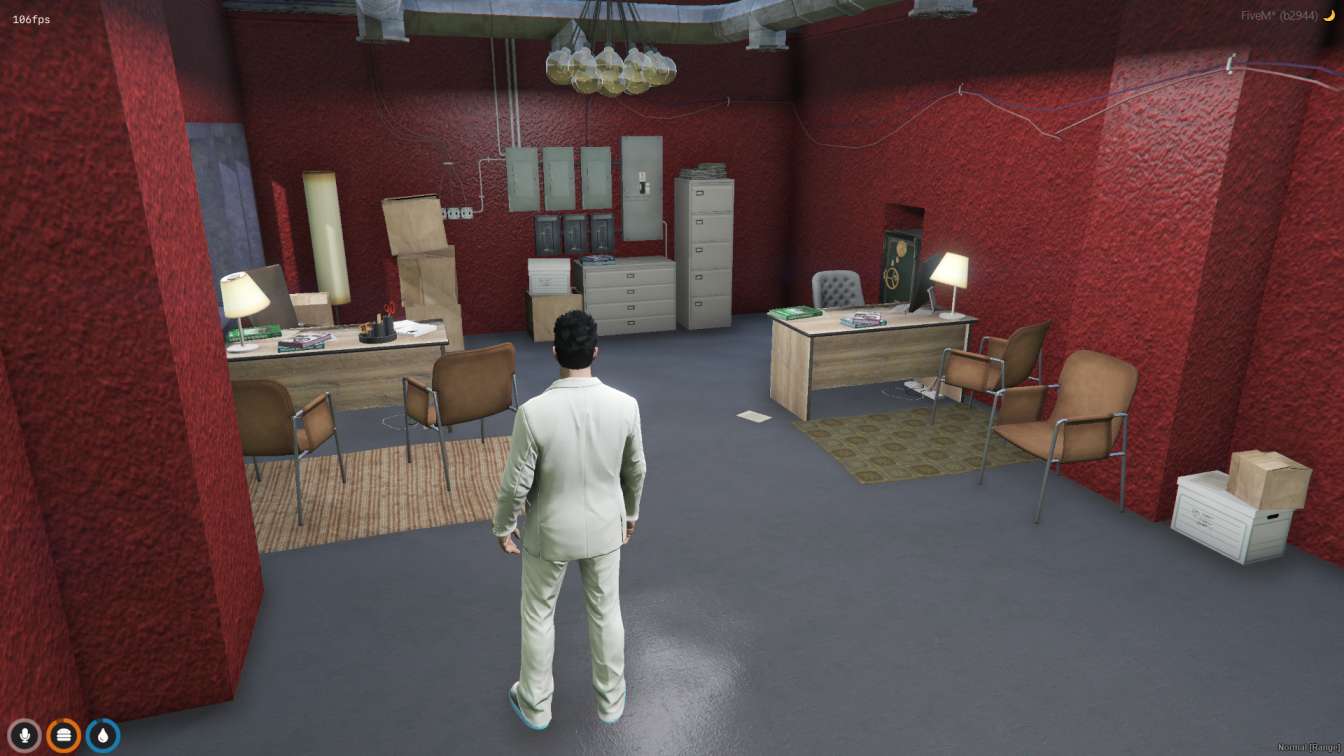Click the stacked books on the right desk
The width and height of the screenshot is (1344, 756).
point(863,320)
